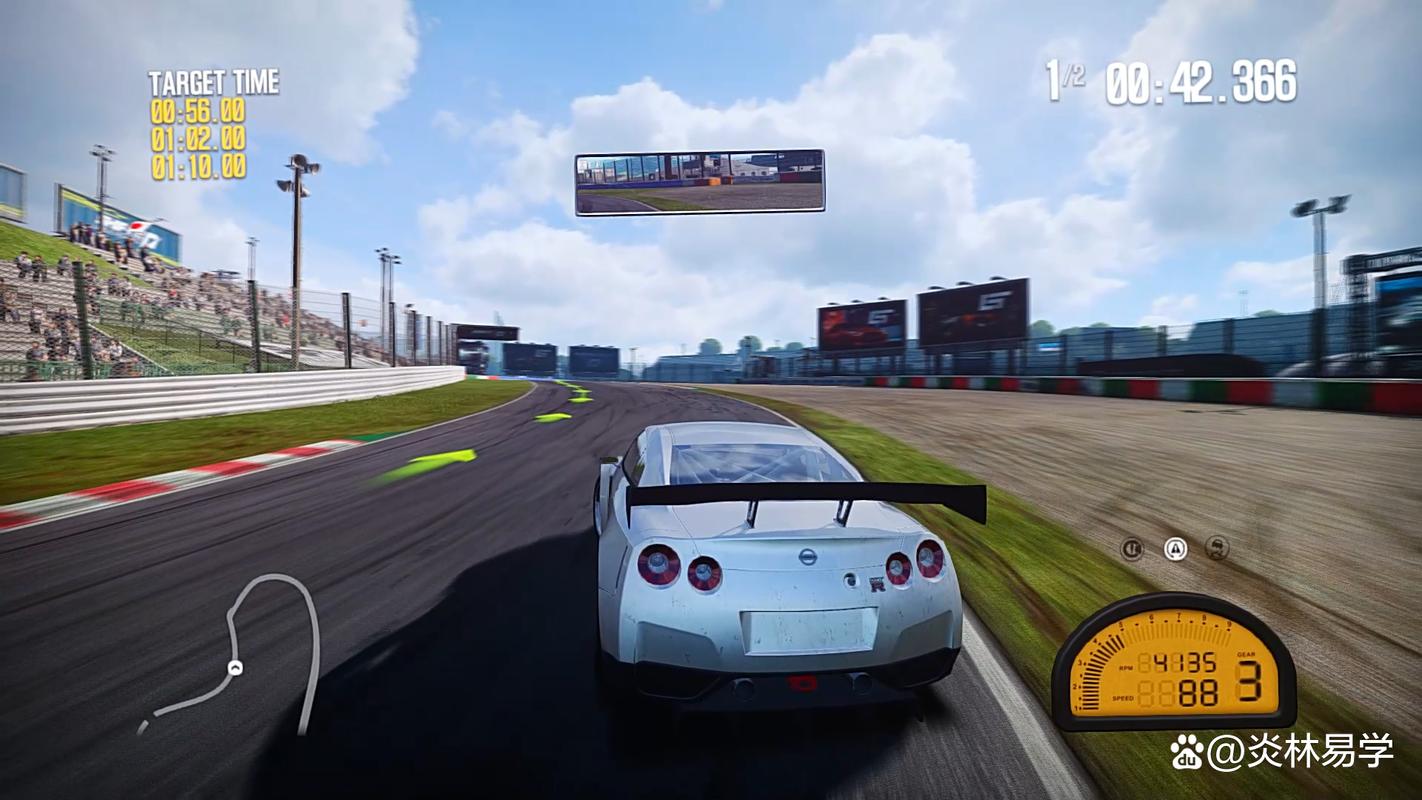Screen dimensions: 1422x800
Task: Toggle the ABS brake assist icon
Action: [x=1132, y=548]
